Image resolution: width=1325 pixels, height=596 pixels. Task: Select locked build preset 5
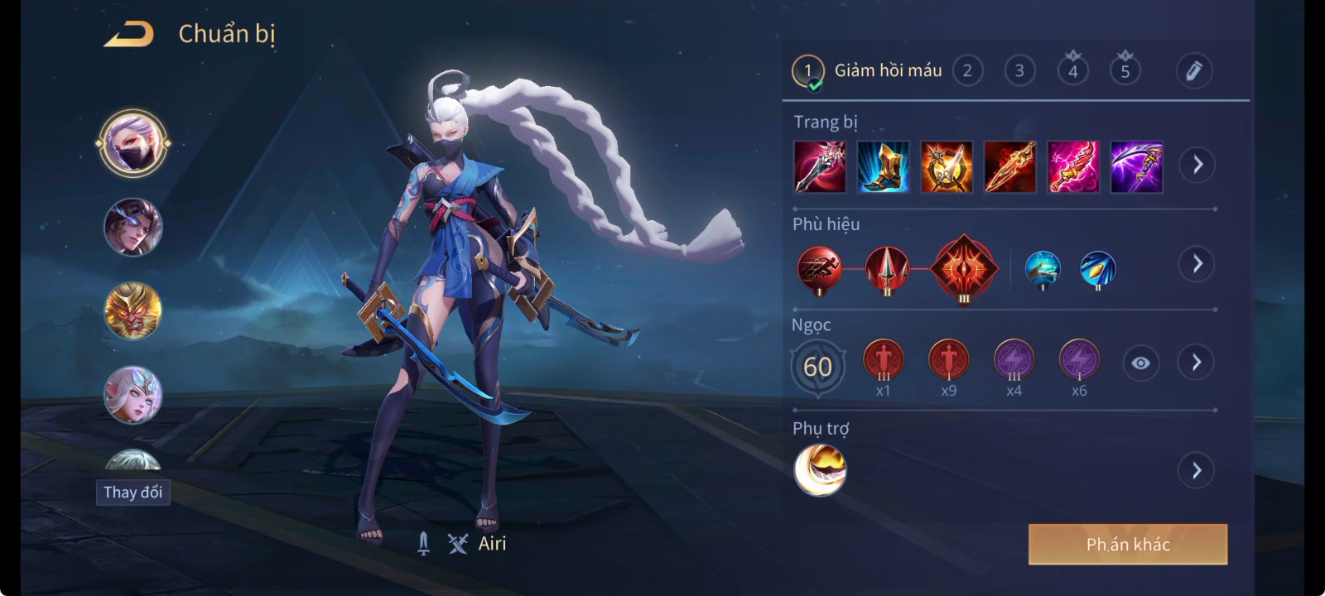click(1125, 70)
